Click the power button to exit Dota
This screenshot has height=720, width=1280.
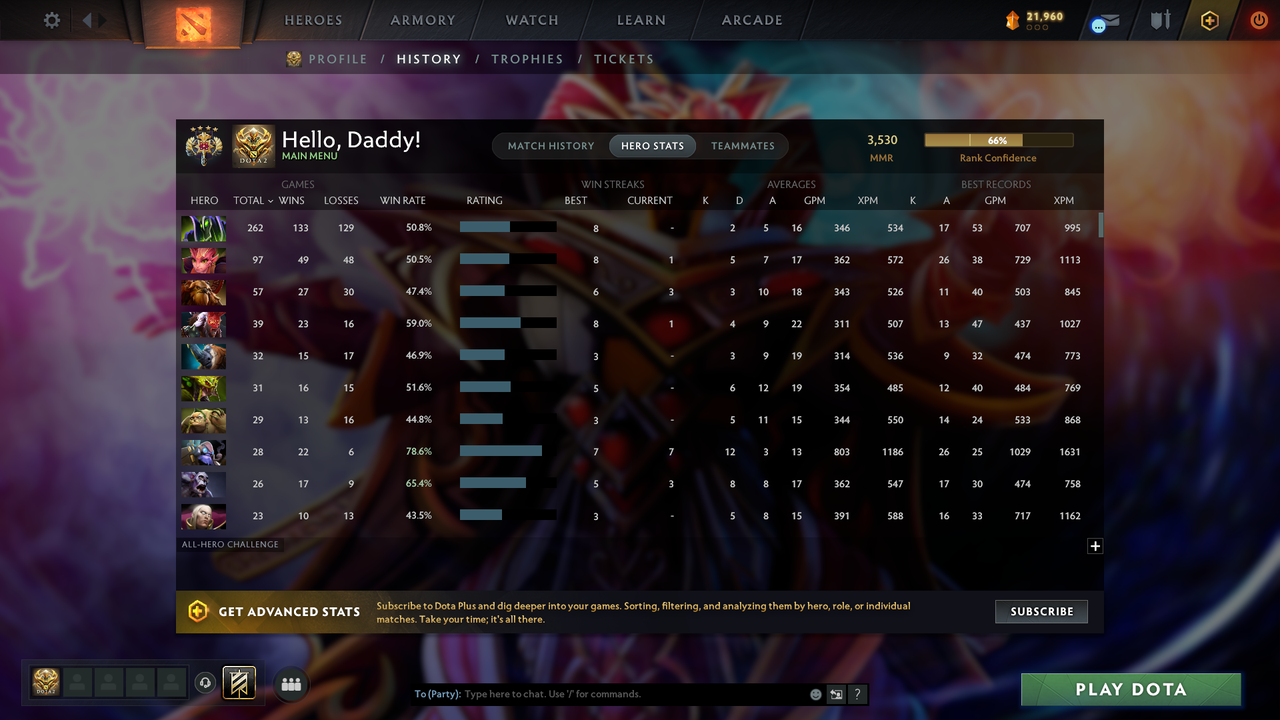point(1259,19)
